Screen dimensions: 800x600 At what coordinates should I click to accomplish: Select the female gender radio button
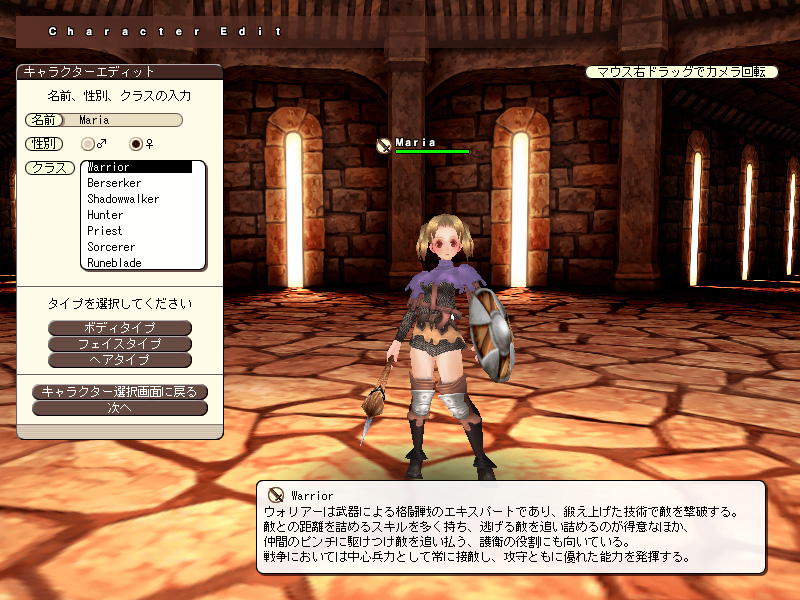(x=137, y=144)
